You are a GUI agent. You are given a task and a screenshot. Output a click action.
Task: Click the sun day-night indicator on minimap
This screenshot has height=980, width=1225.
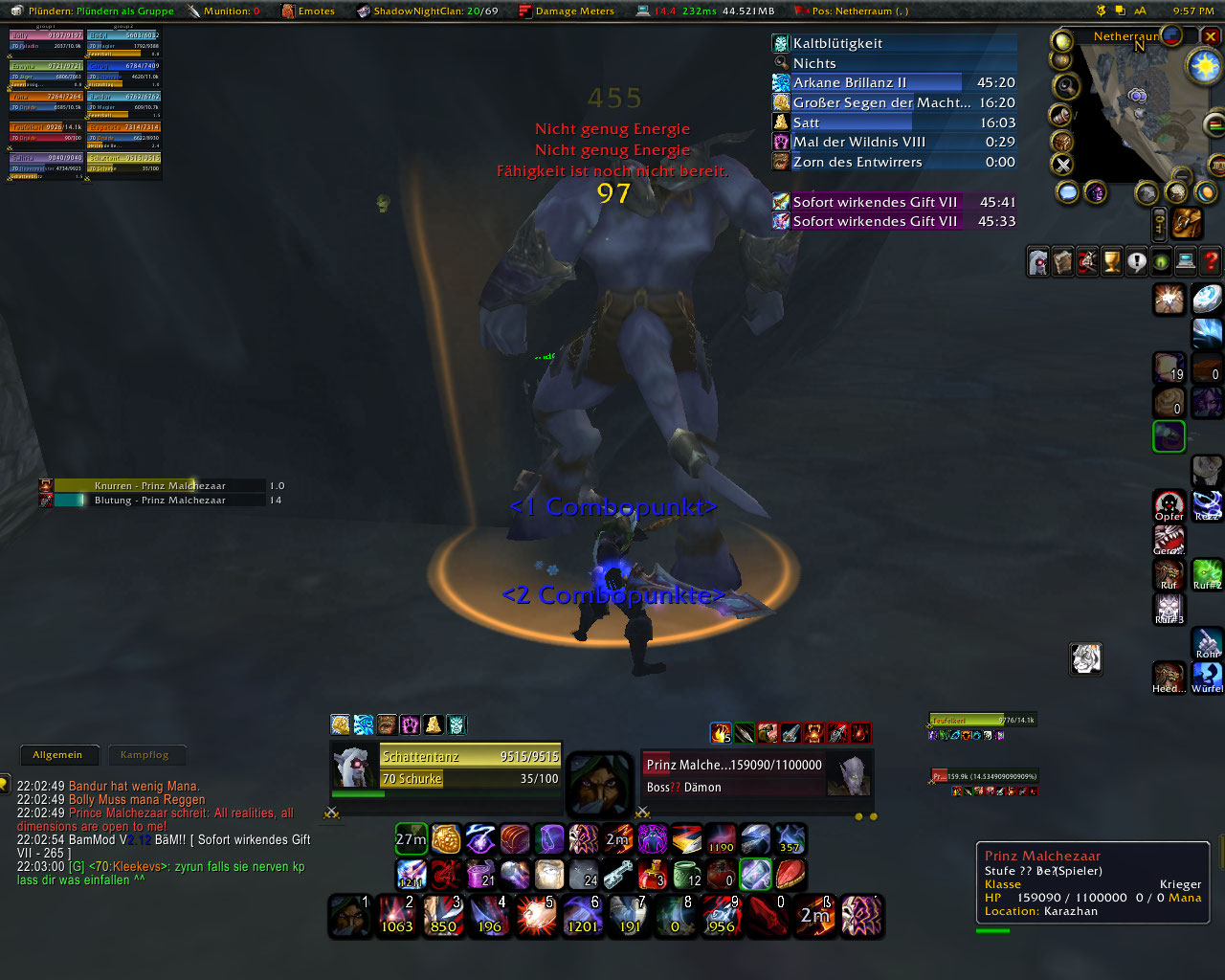coord(1204,65)
